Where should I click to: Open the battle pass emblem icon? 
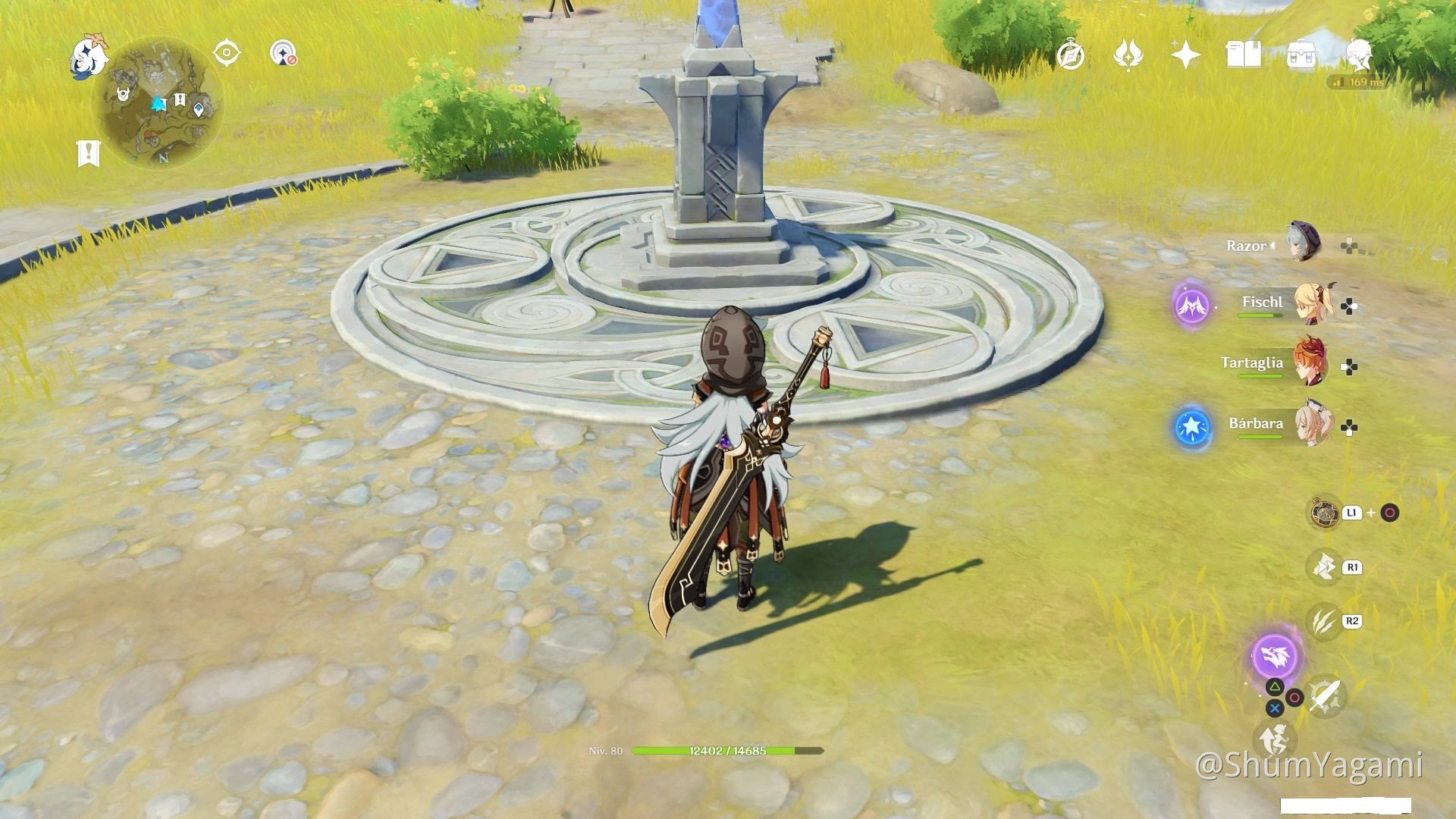[1128, 55]
